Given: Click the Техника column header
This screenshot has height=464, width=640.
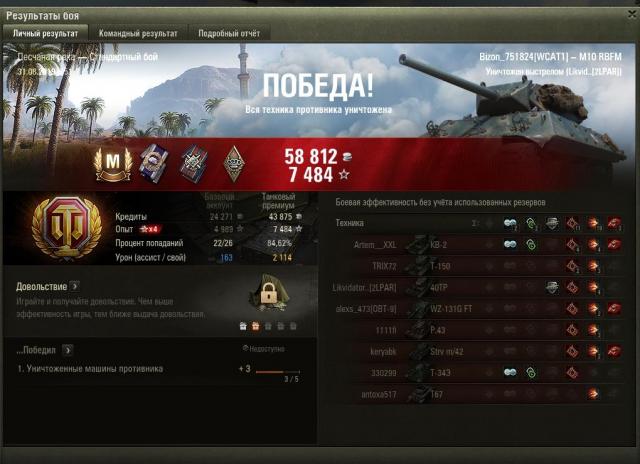Looking at the screenshot, I should click(350, 222).
